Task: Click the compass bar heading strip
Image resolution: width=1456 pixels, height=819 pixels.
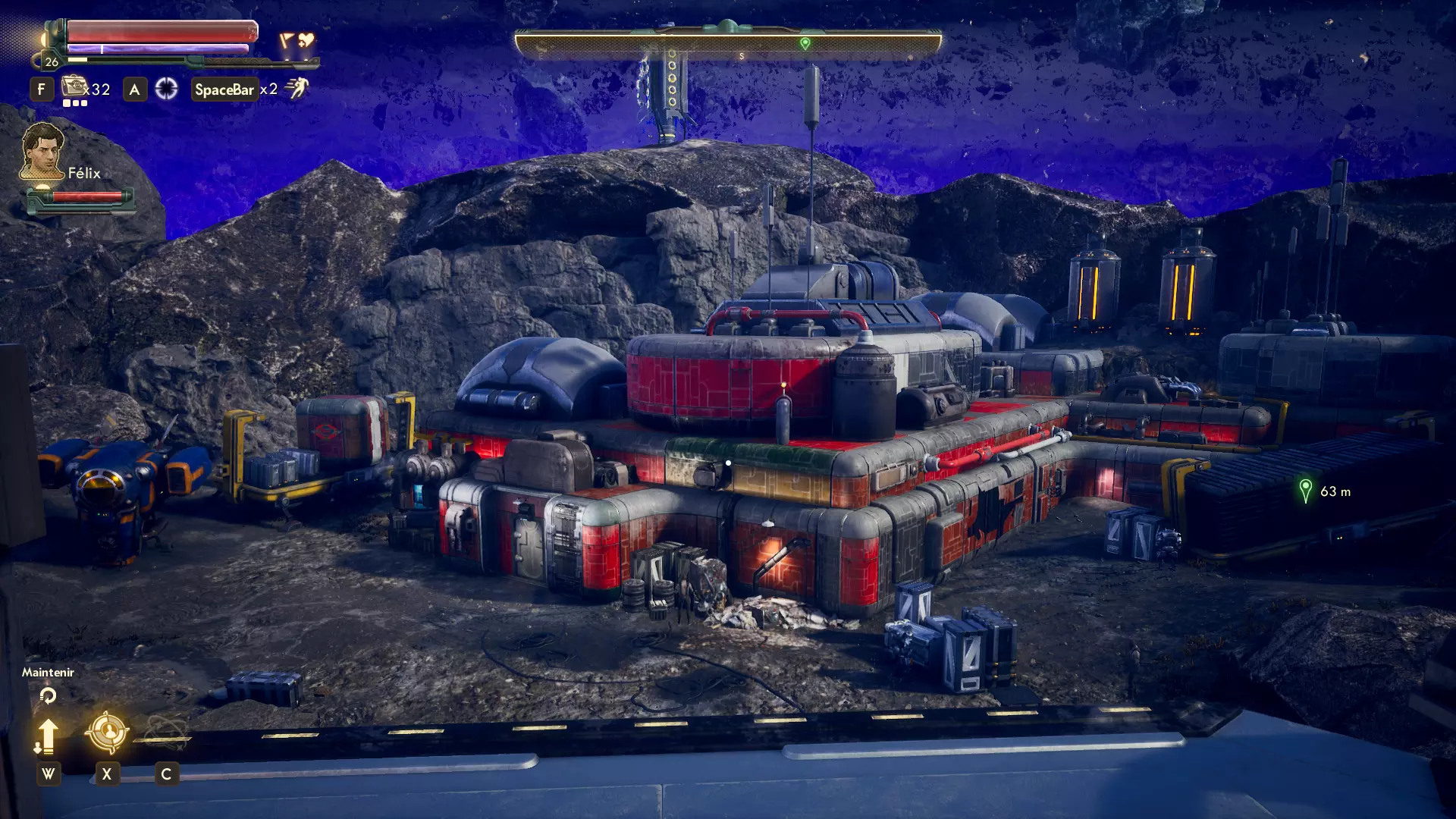Action: click(x=728, y=45)
